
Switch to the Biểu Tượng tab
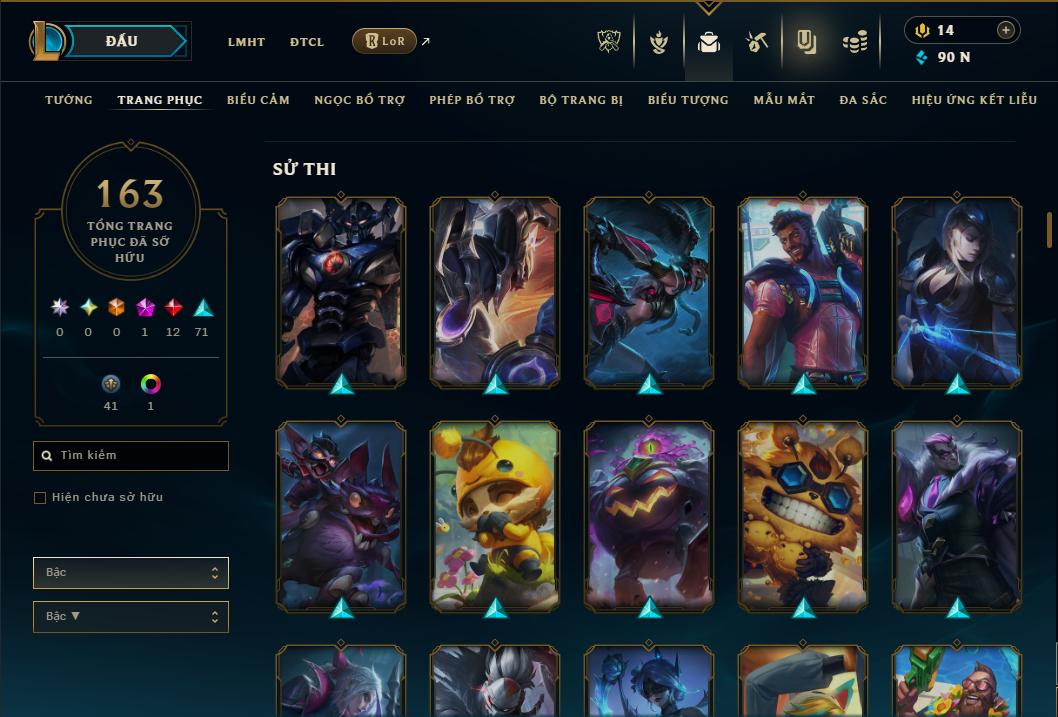pos(688,100)
